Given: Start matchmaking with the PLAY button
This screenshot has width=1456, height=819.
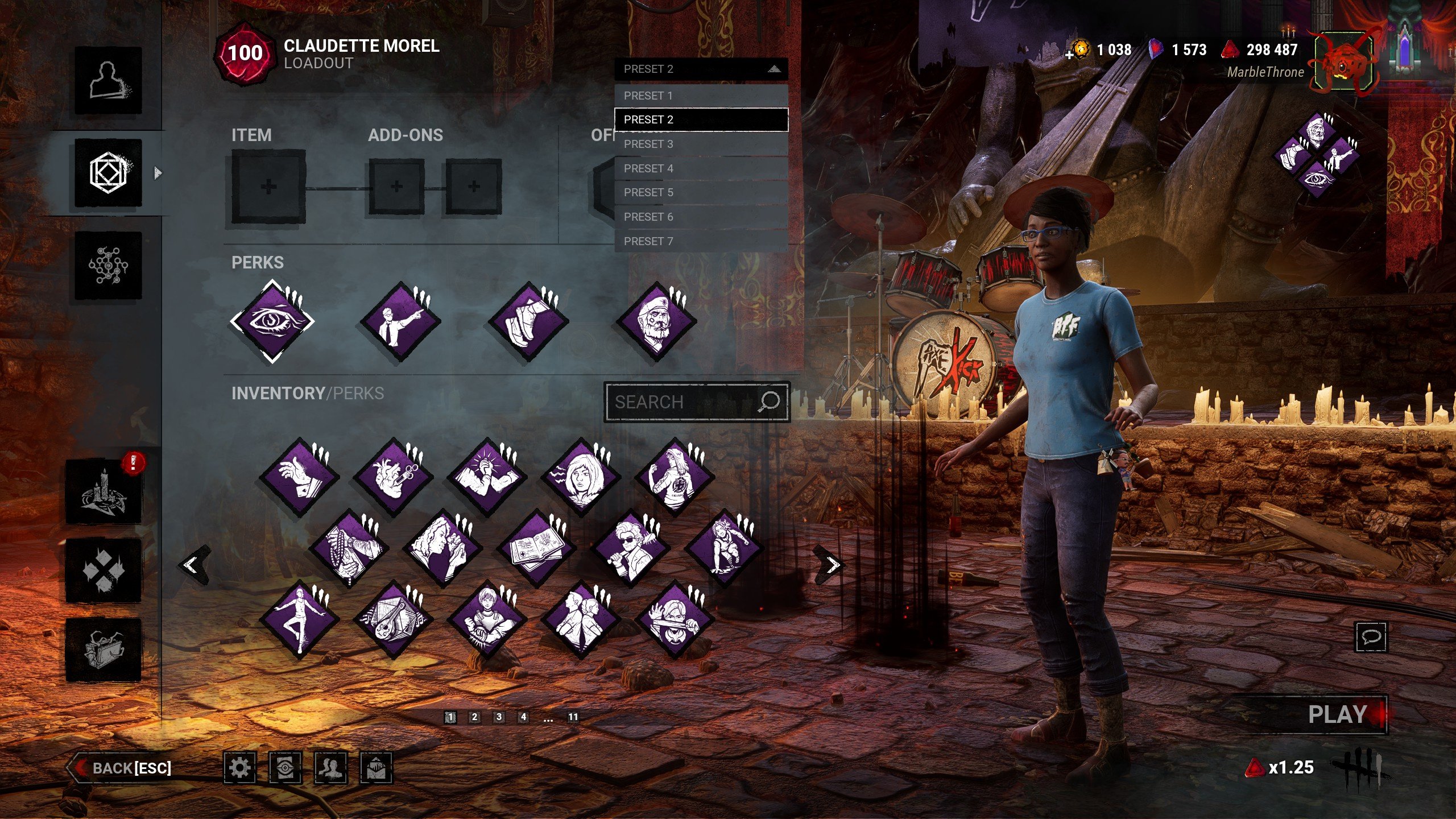Looking at the screenshot, I should [x=1337, y=714].
